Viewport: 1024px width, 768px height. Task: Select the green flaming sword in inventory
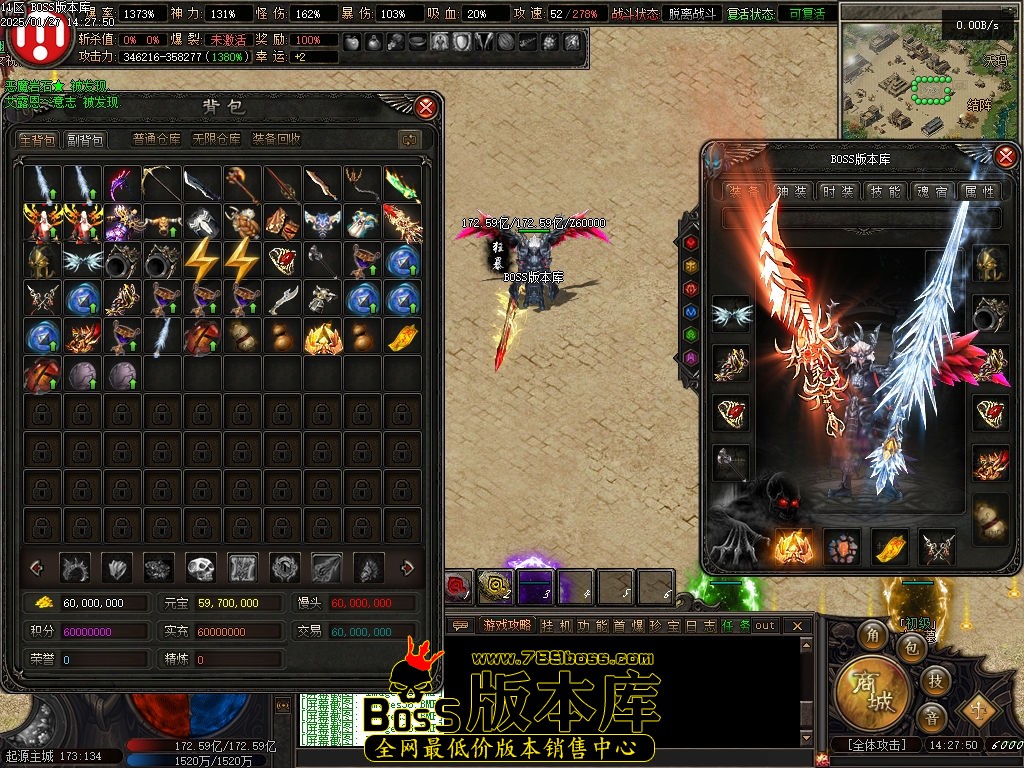[402, 185]
